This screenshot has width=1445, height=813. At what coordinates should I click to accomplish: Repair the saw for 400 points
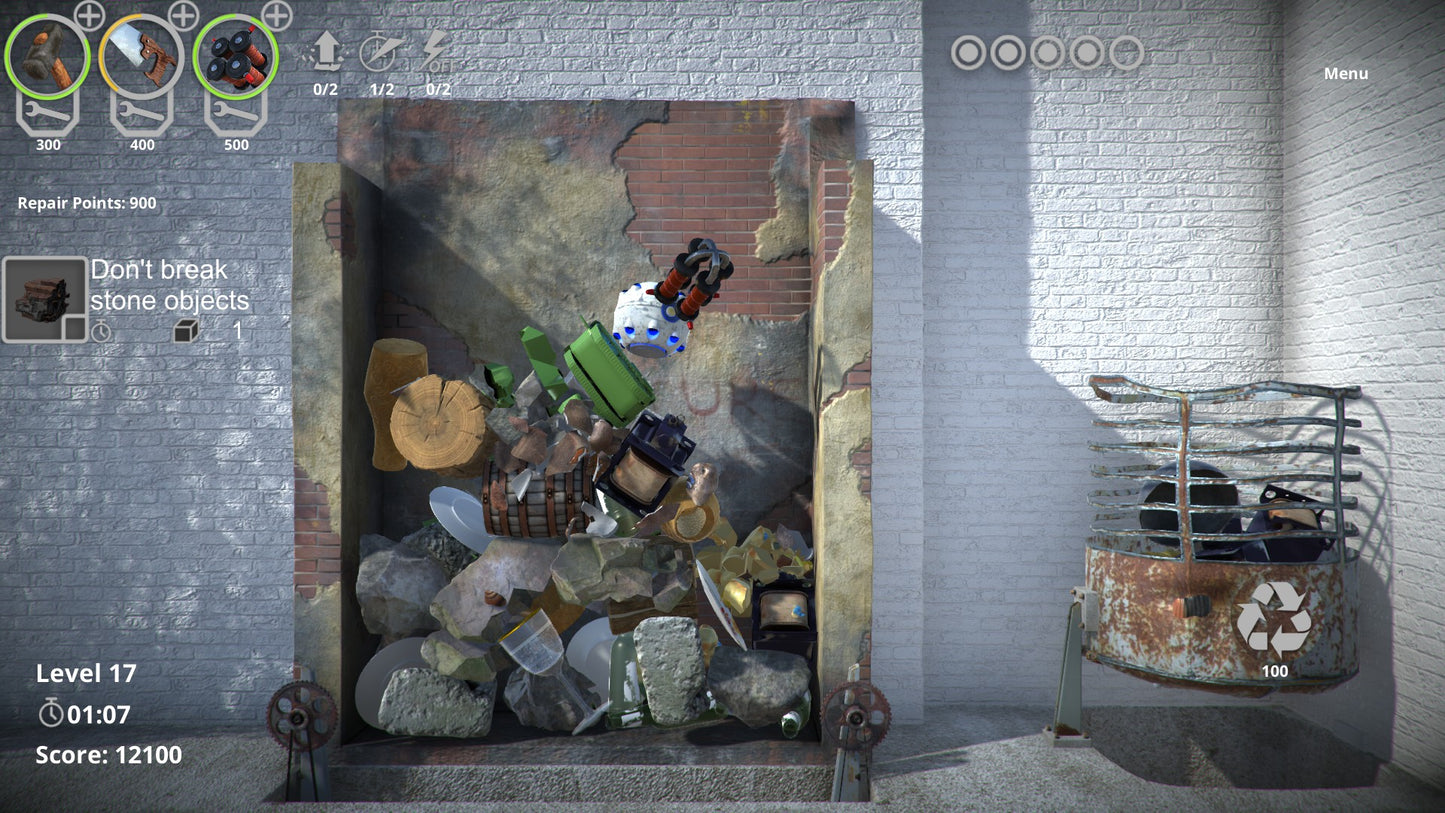point(141,115)
